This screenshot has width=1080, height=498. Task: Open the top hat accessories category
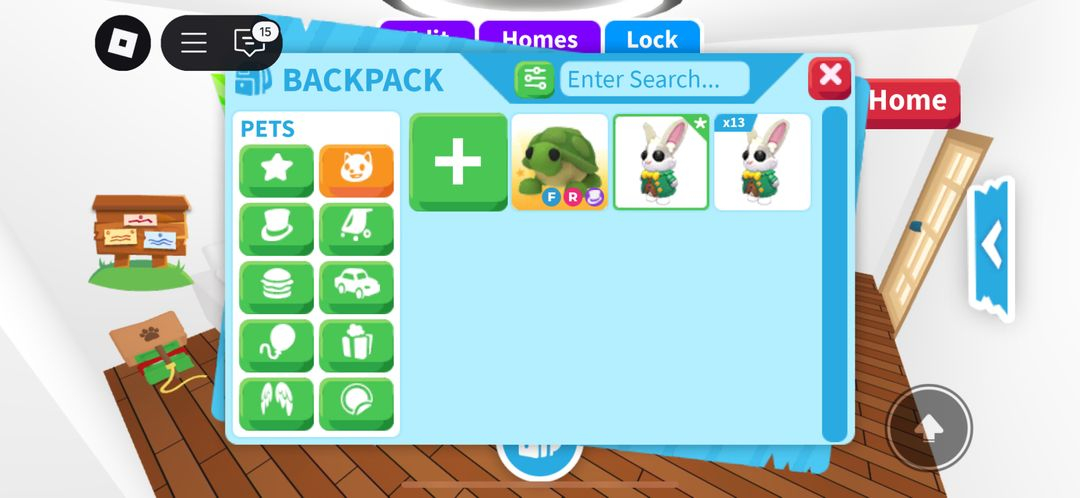point(276,229)
